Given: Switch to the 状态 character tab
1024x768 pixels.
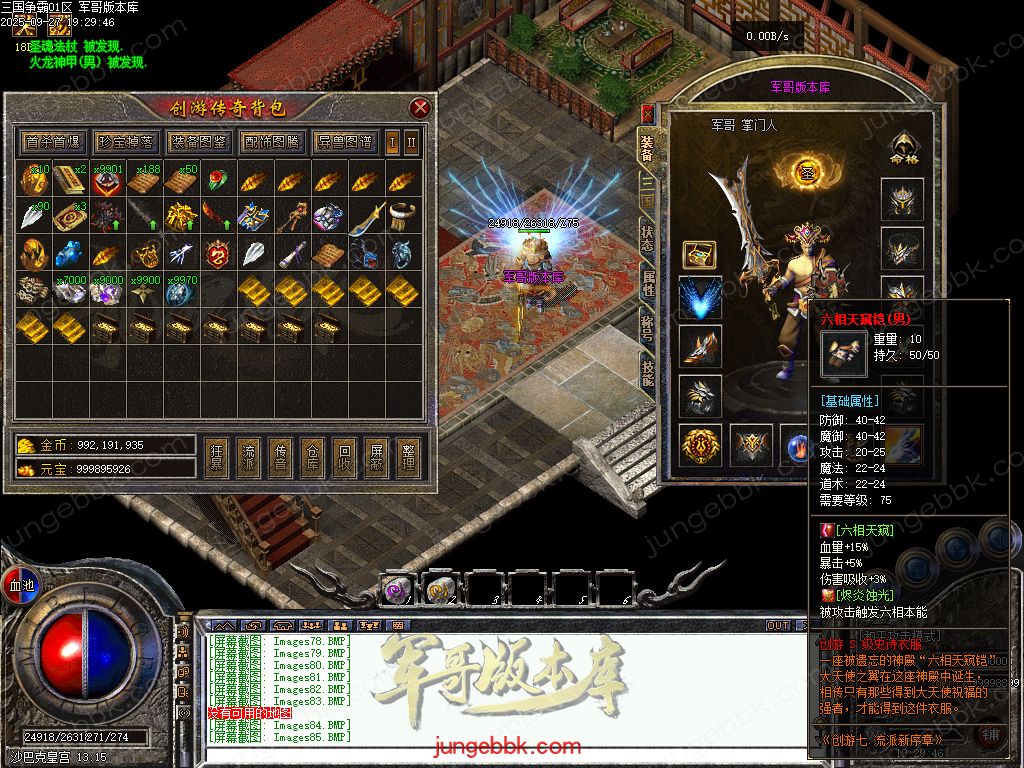Looking at the screenshot, I should [x=648, y=238].
